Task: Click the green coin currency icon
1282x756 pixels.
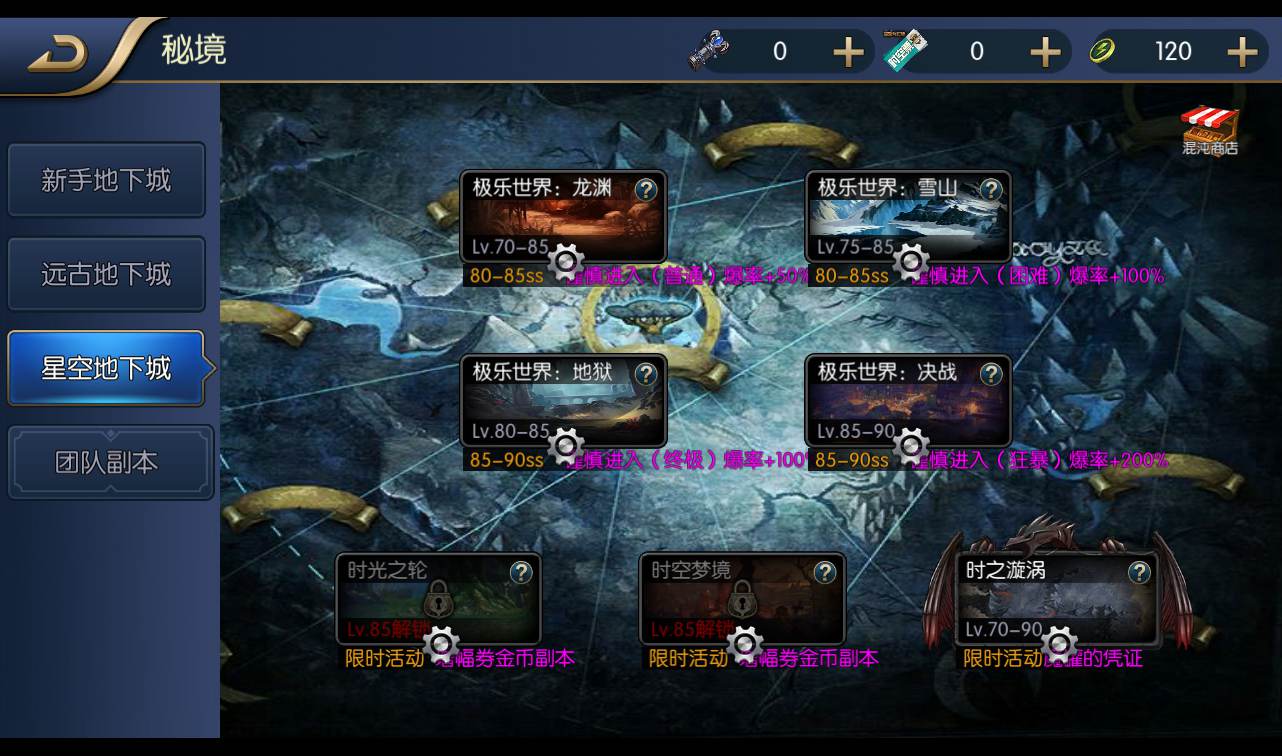Action: (1104, 50)
